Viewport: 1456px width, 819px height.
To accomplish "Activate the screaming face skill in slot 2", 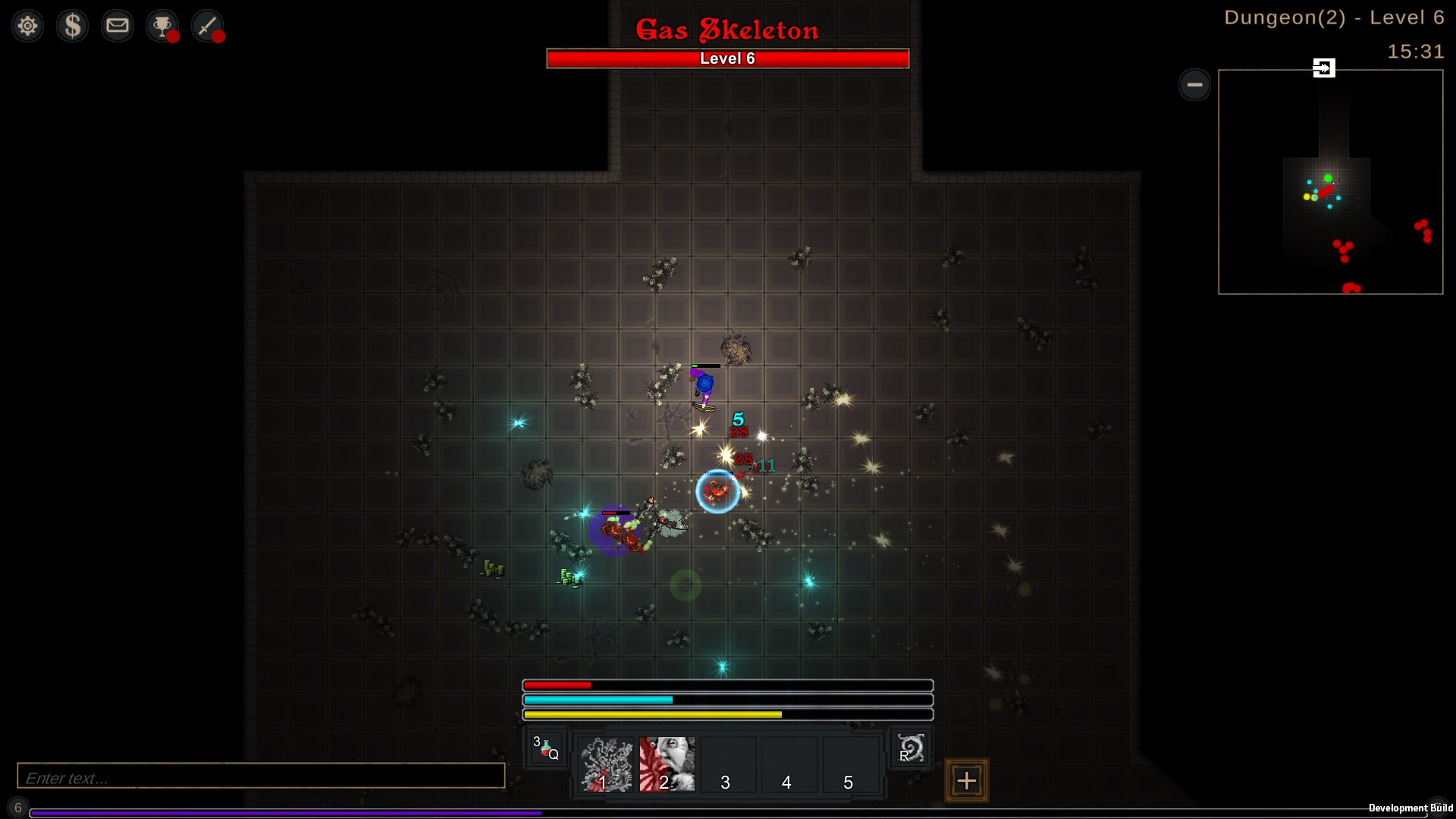I will 667,765.
